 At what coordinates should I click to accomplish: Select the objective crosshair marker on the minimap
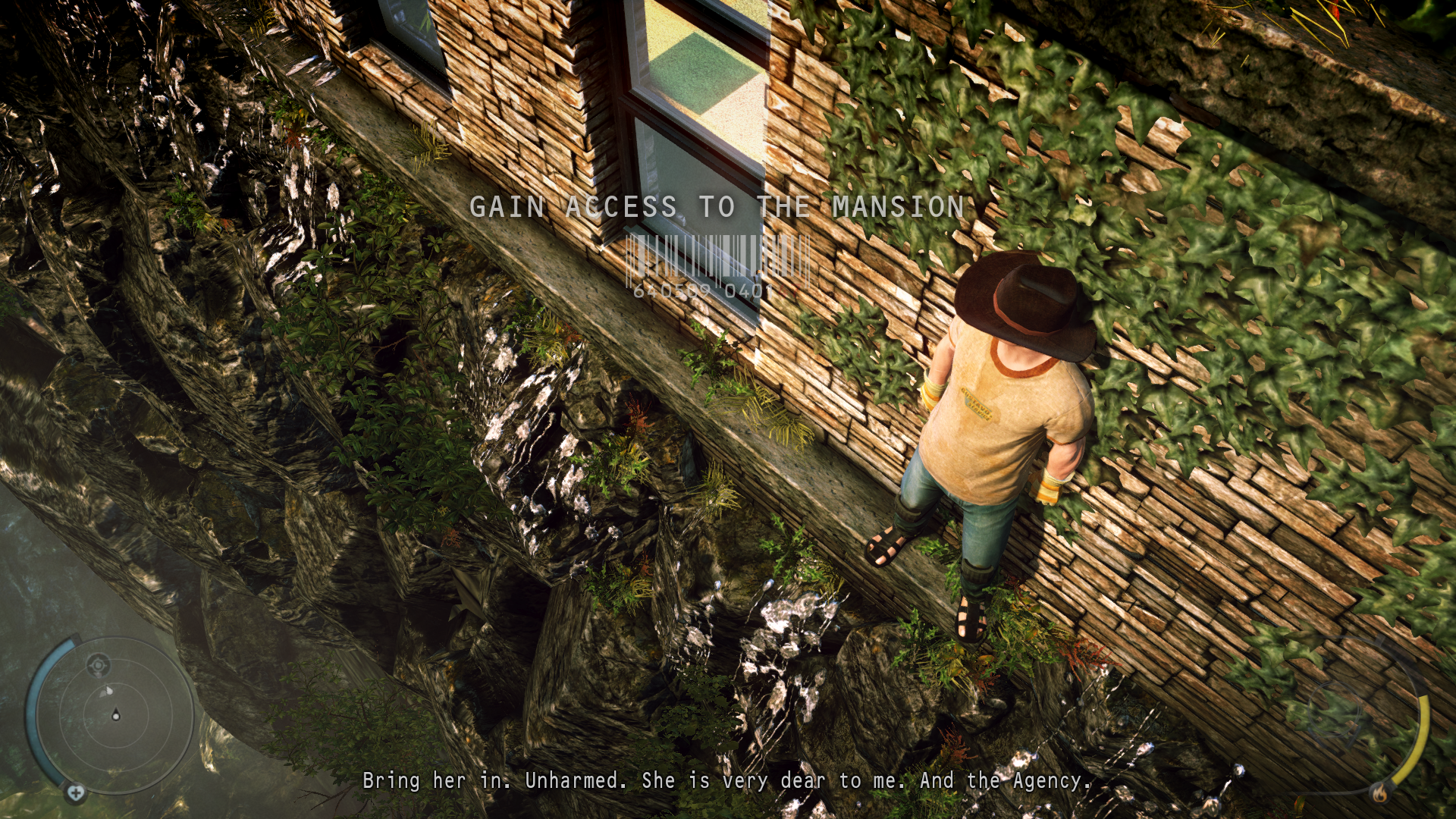click(97, 666)
